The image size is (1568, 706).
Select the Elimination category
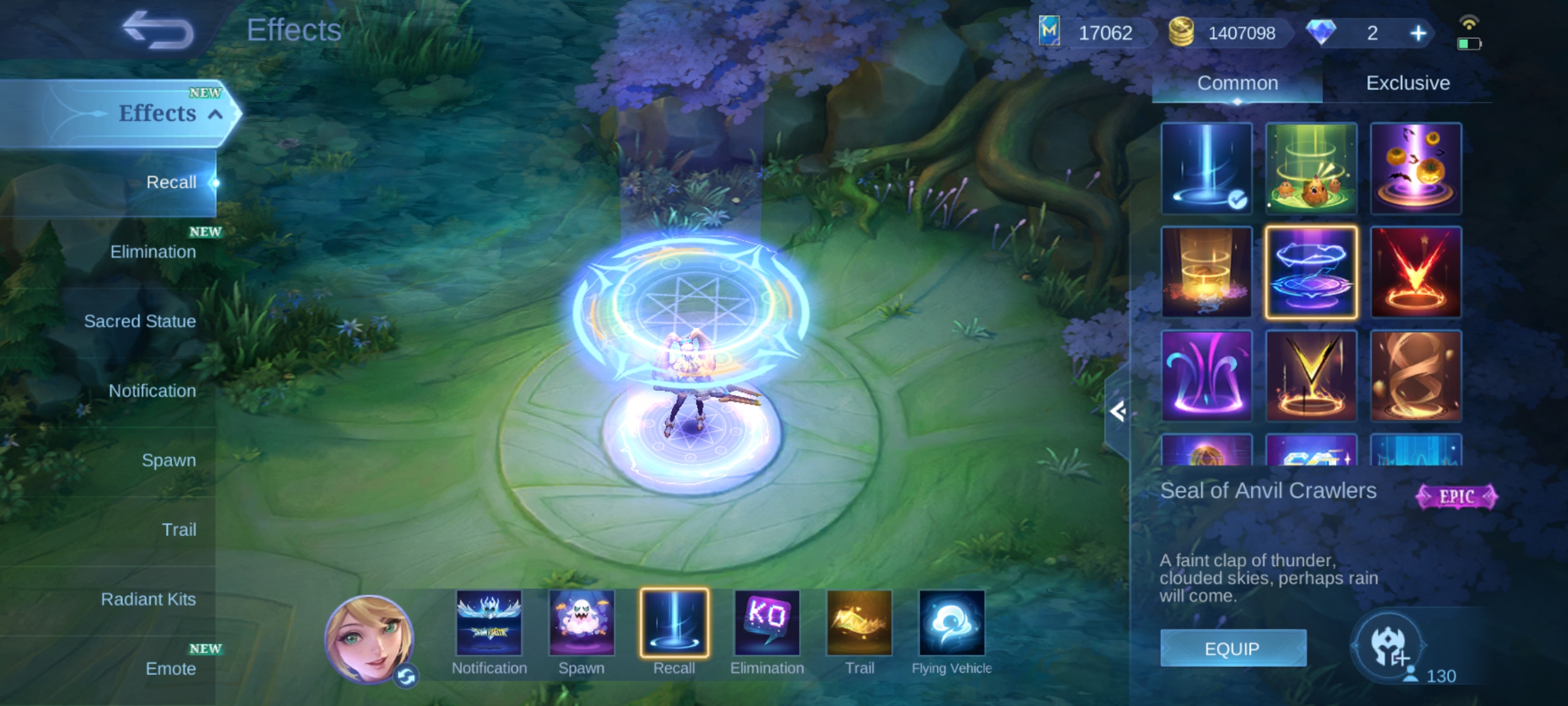[153, 252]
